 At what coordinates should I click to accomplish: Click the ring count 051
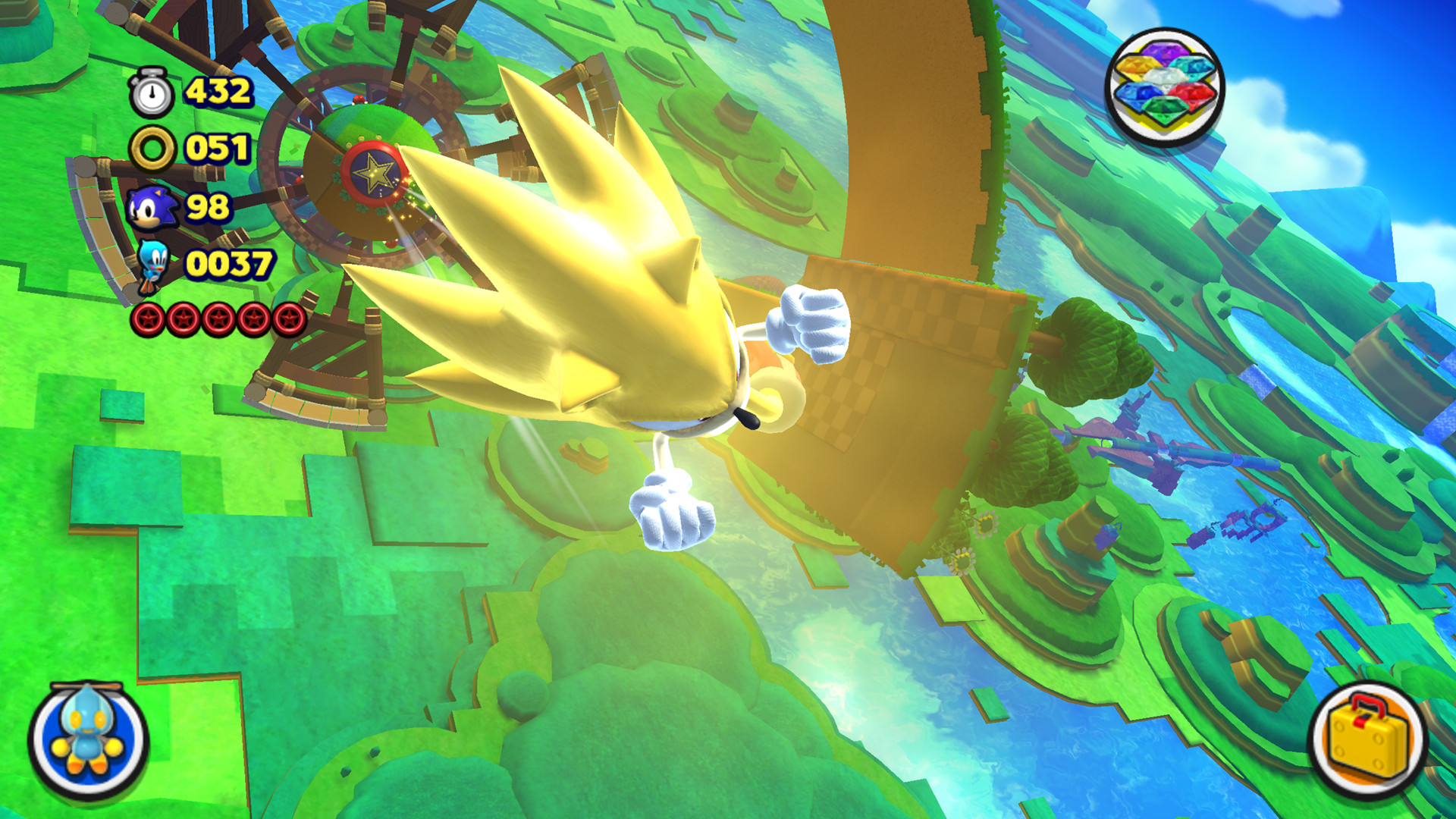coord(218,148)
